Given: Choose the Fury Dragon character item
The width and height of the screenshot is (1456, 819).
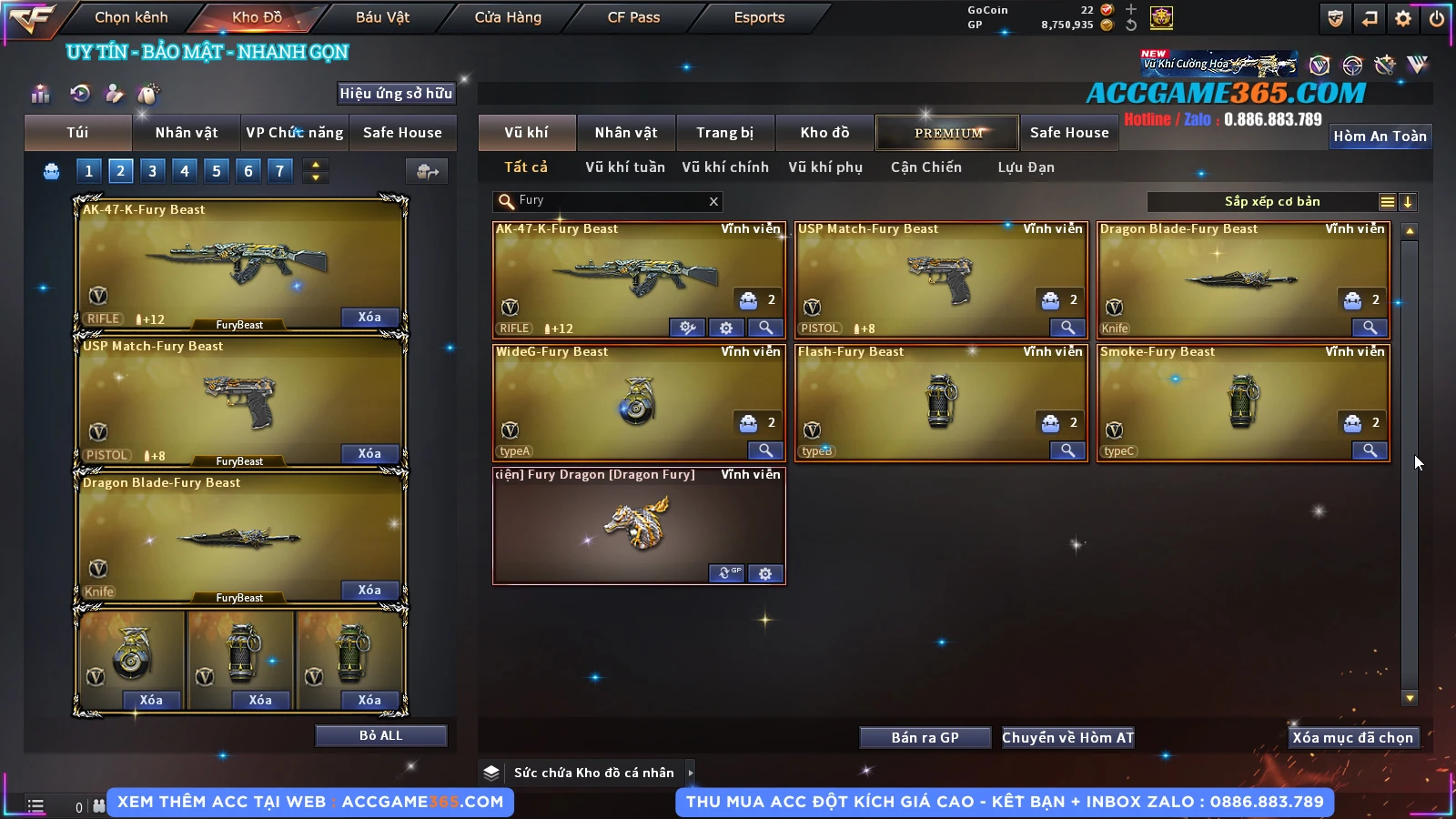Looking at the screenshot, I should click(x=639, y=525).
